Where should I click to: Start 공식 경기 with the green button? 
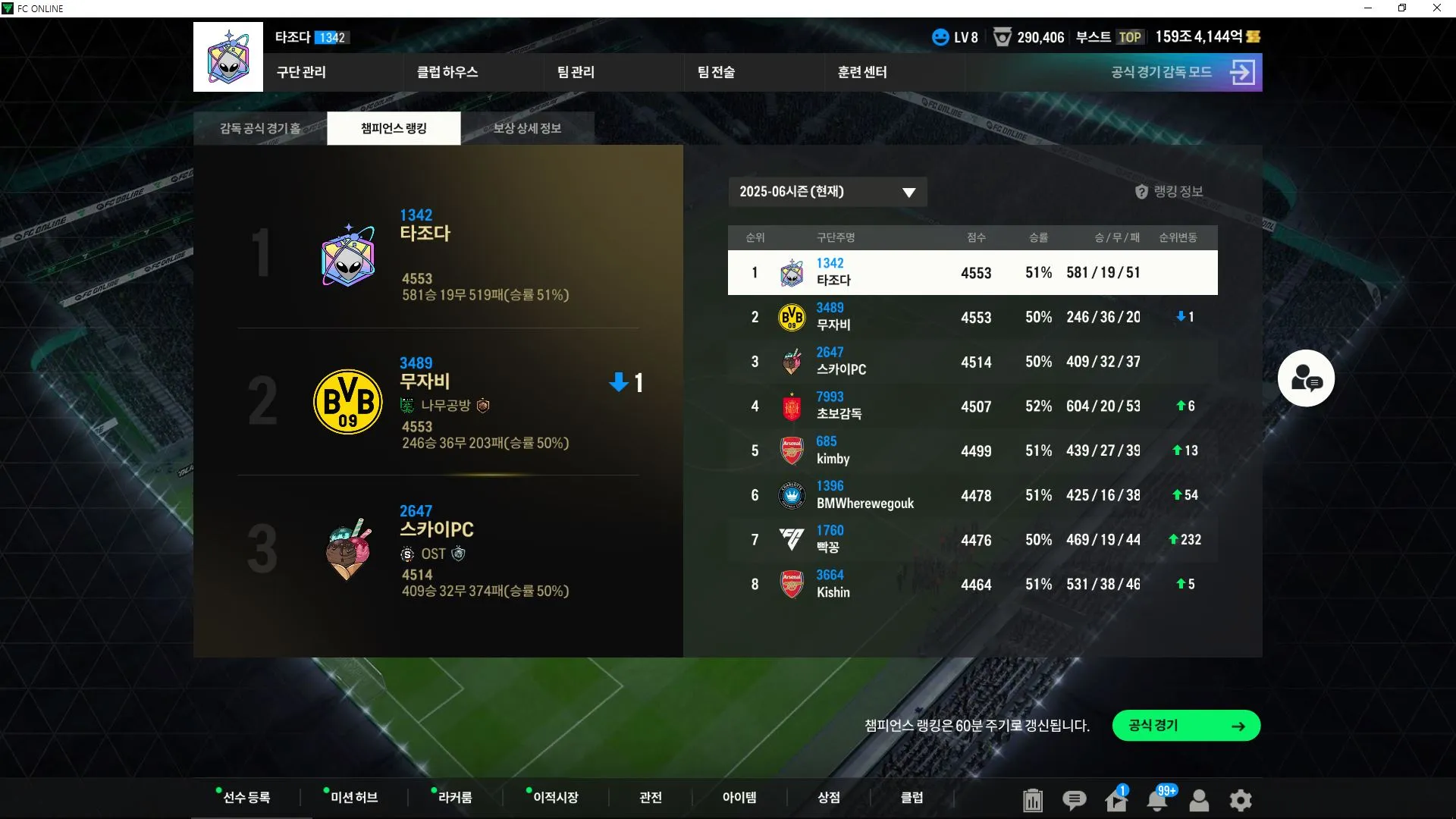click(1186, 726)
